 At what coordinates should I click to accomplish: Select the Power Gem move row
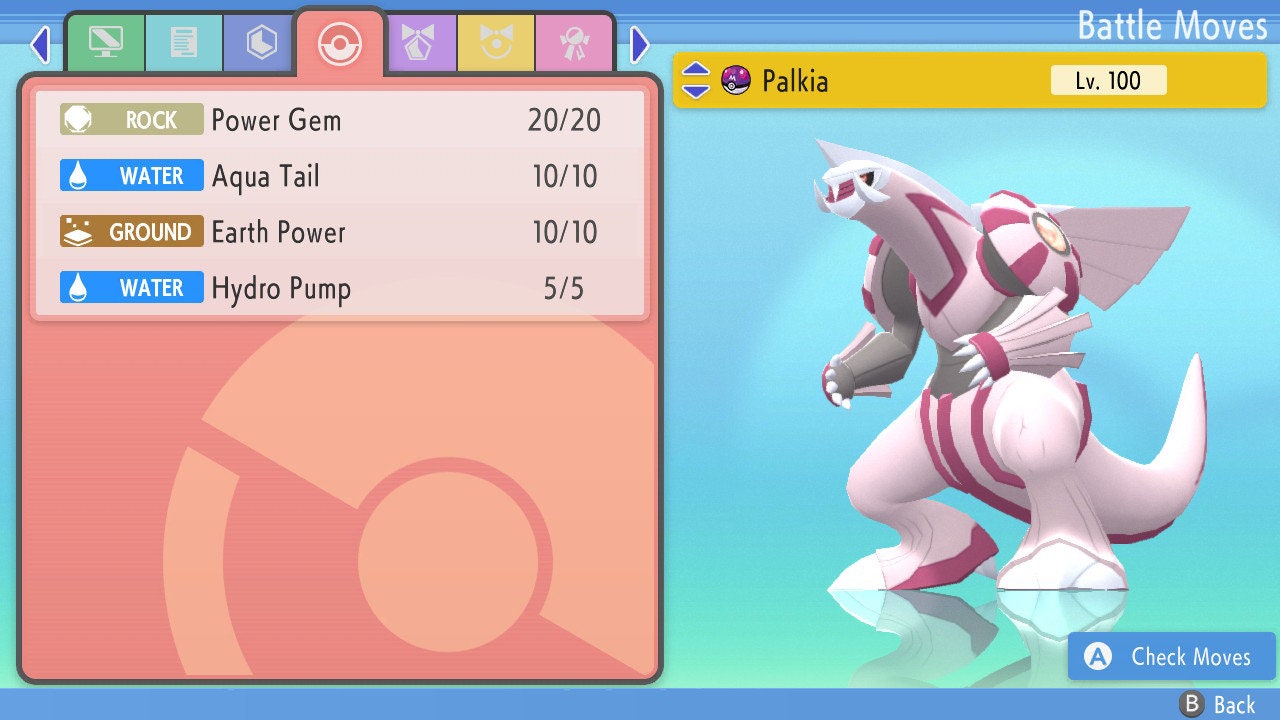pos(340,120)
